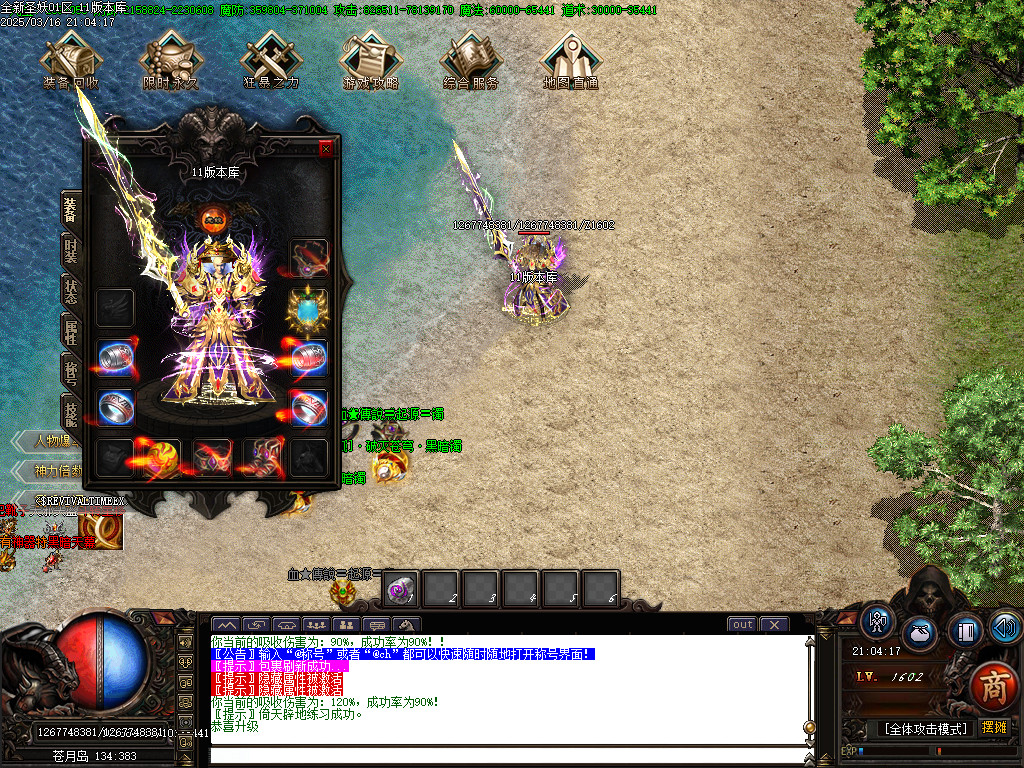This screenshot has width=1024, height=768.
Task: Open the bag inventory icon
Action: coord(919,633)
